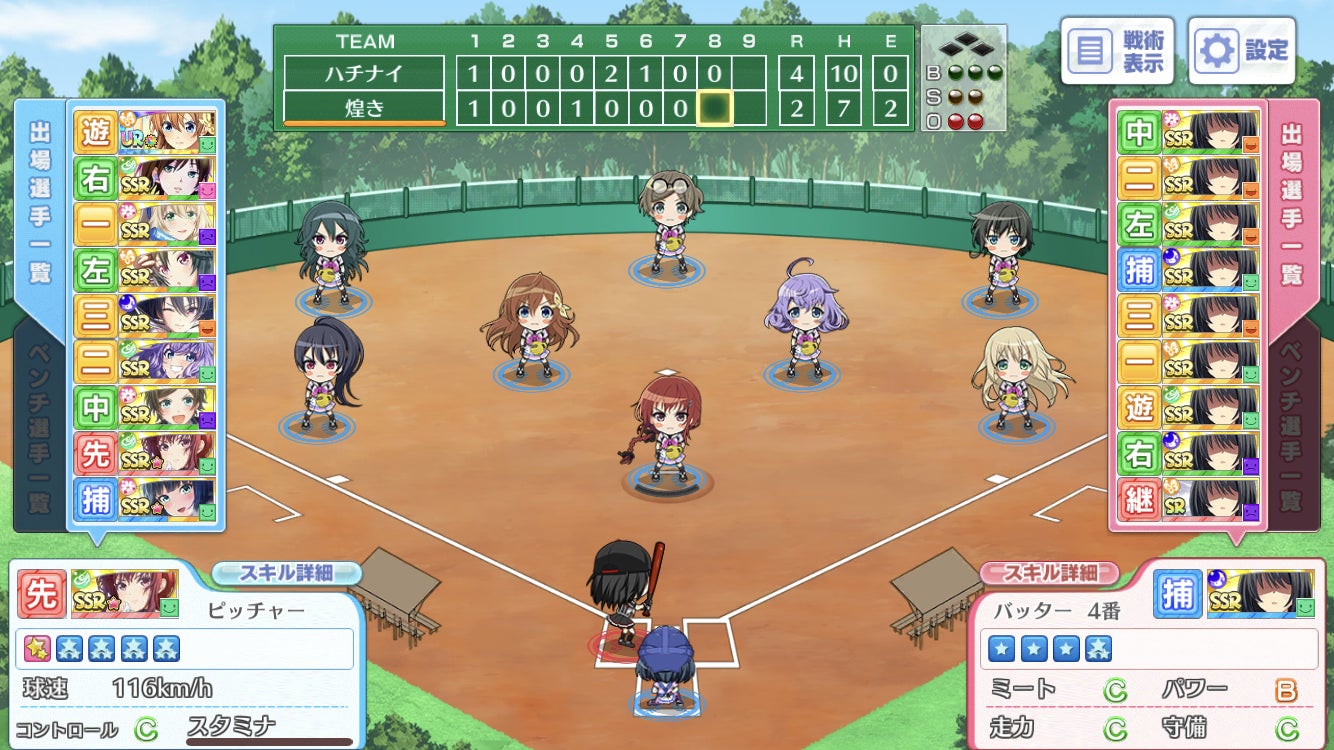Select the 遊 shortstop UR player row
This screenshot has height=750, width=1334.
145,132
